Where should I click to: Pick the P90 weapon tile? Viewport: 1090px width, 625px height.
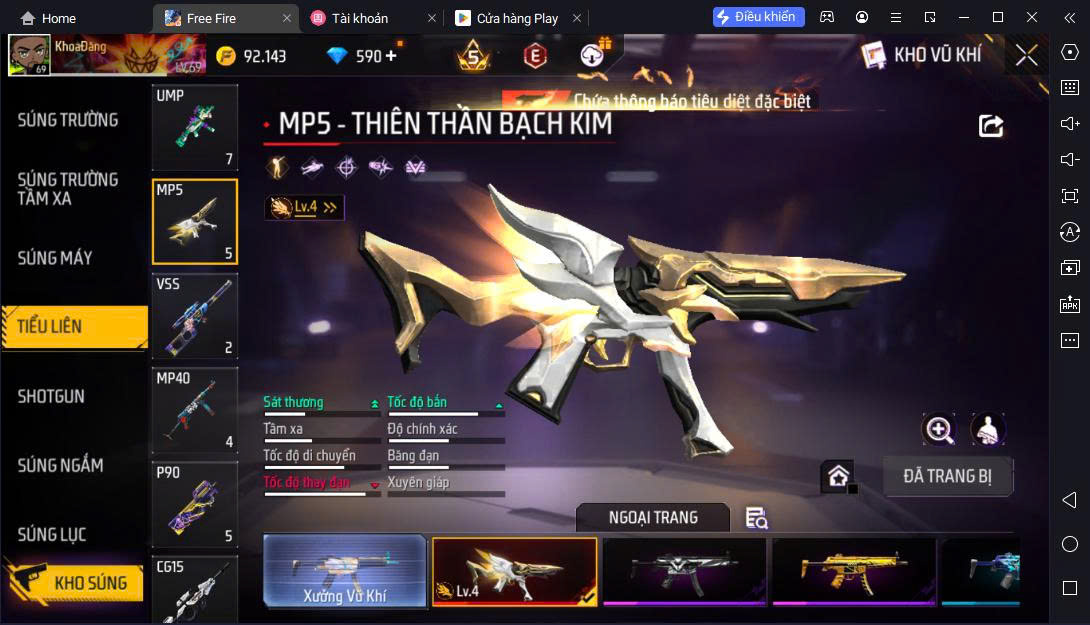tap(195, 505)
